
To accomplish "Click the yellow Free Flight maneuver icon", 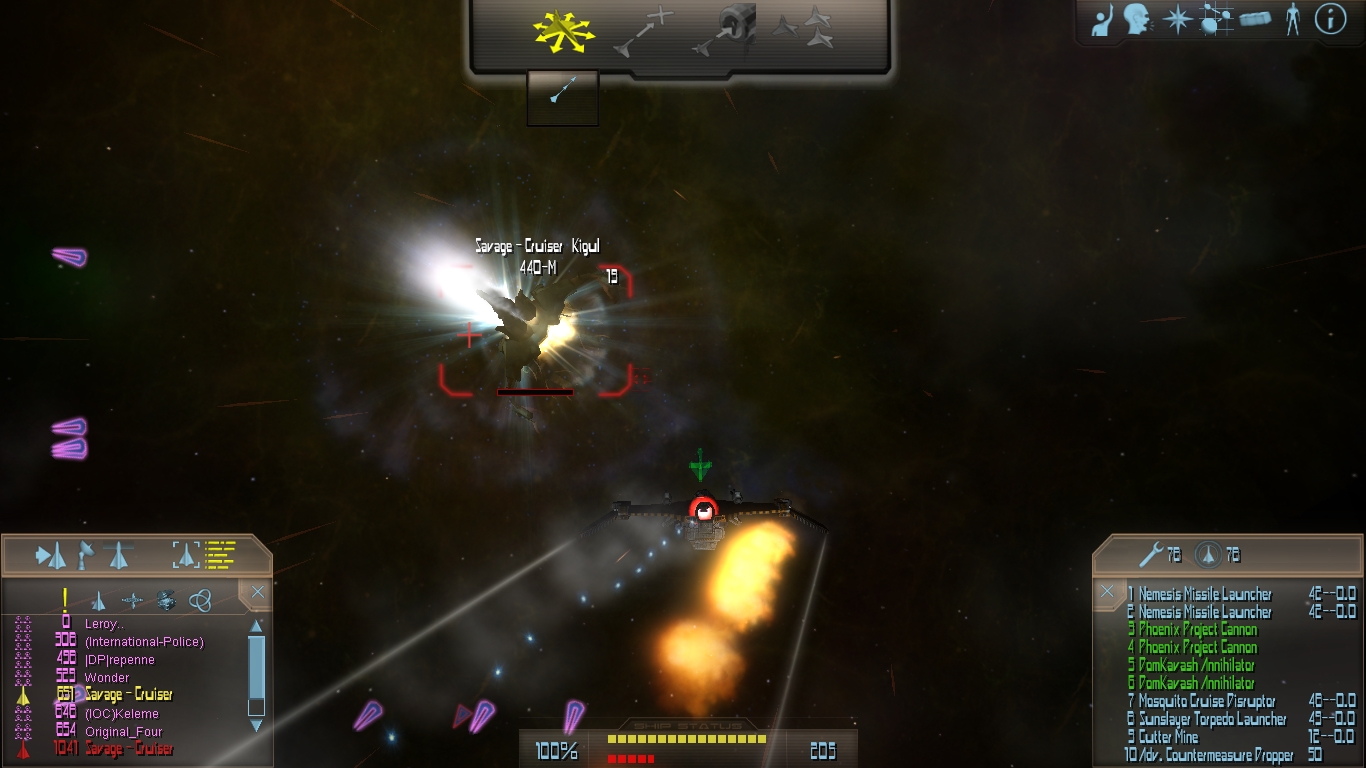I will coord(564,32).
